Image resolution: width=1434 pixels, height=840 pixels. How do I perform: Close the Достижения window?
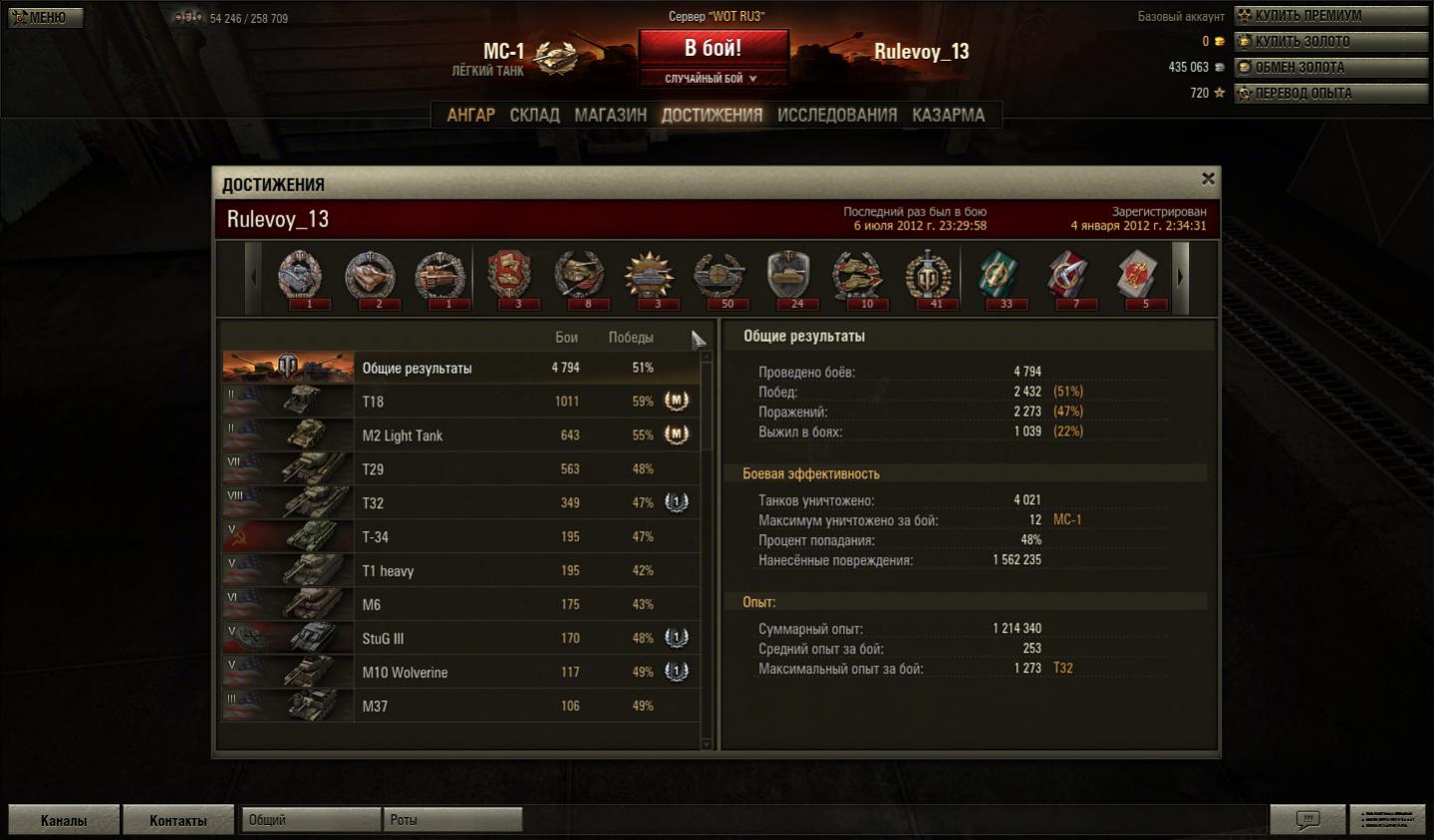[1208, 179]
